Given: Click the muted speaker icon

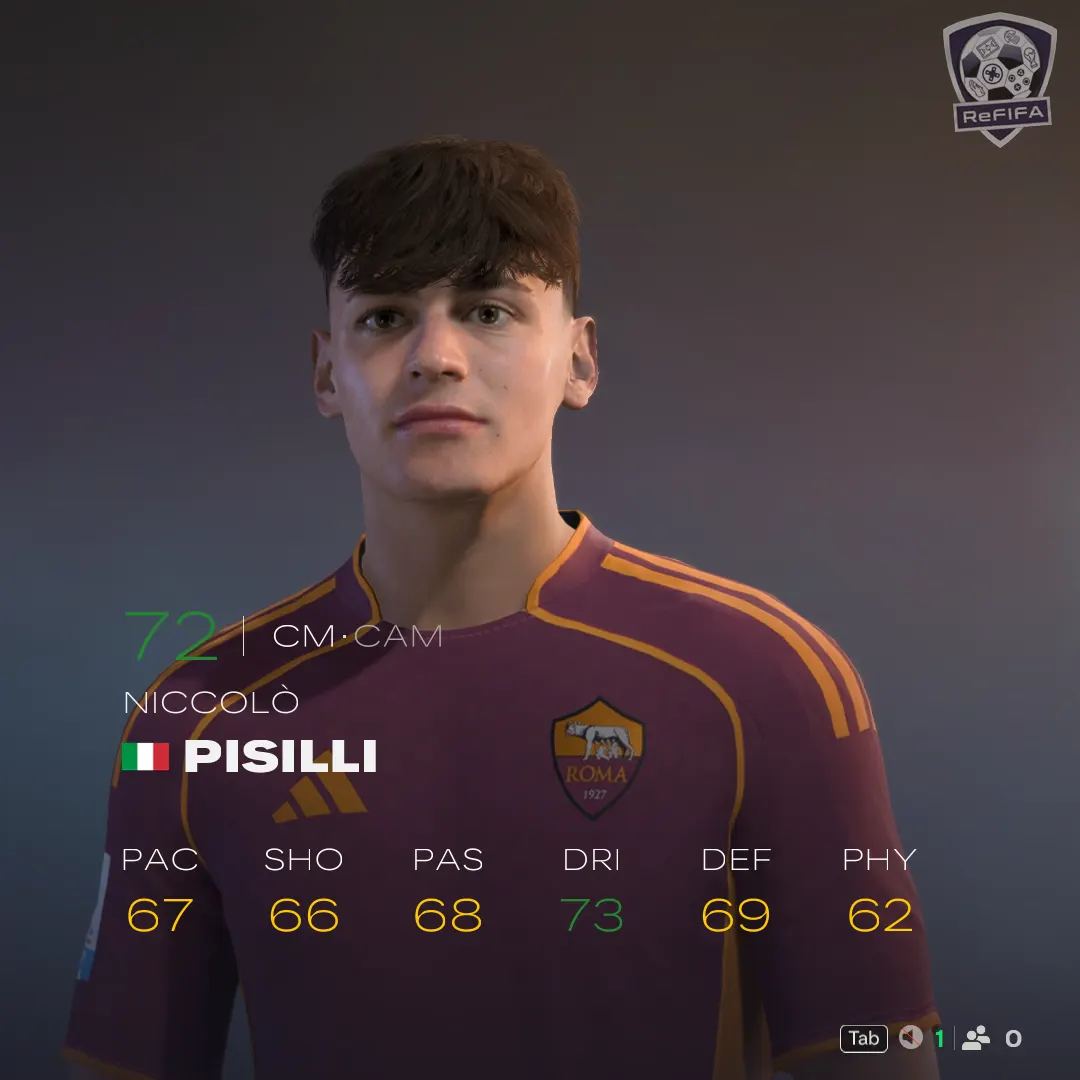Looking at the screenshot, I should (910, 1038).
